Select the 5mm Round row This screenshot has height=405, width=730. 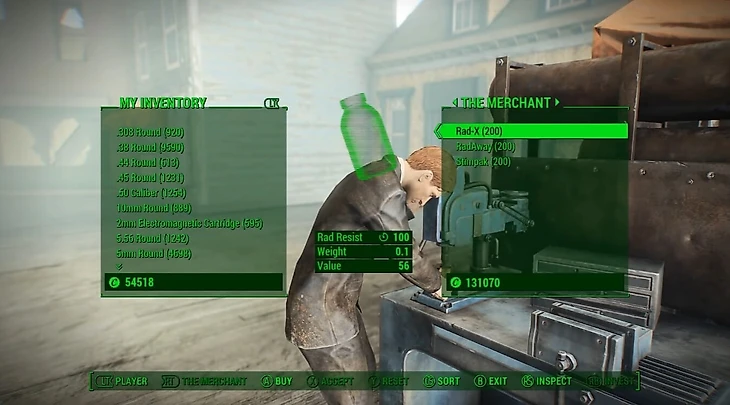[x=153, y=253]
